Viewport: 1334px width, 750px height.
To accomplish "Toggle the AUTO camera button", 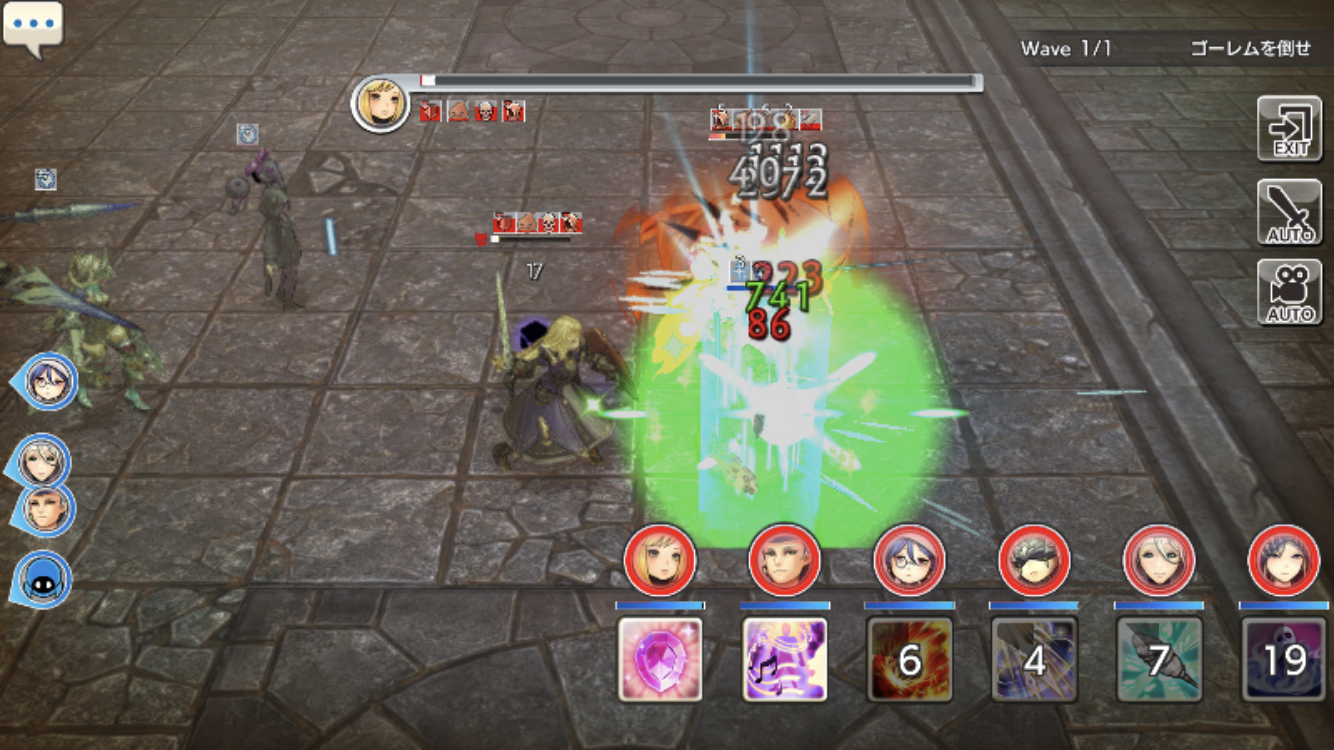I will click(1289, 293).
